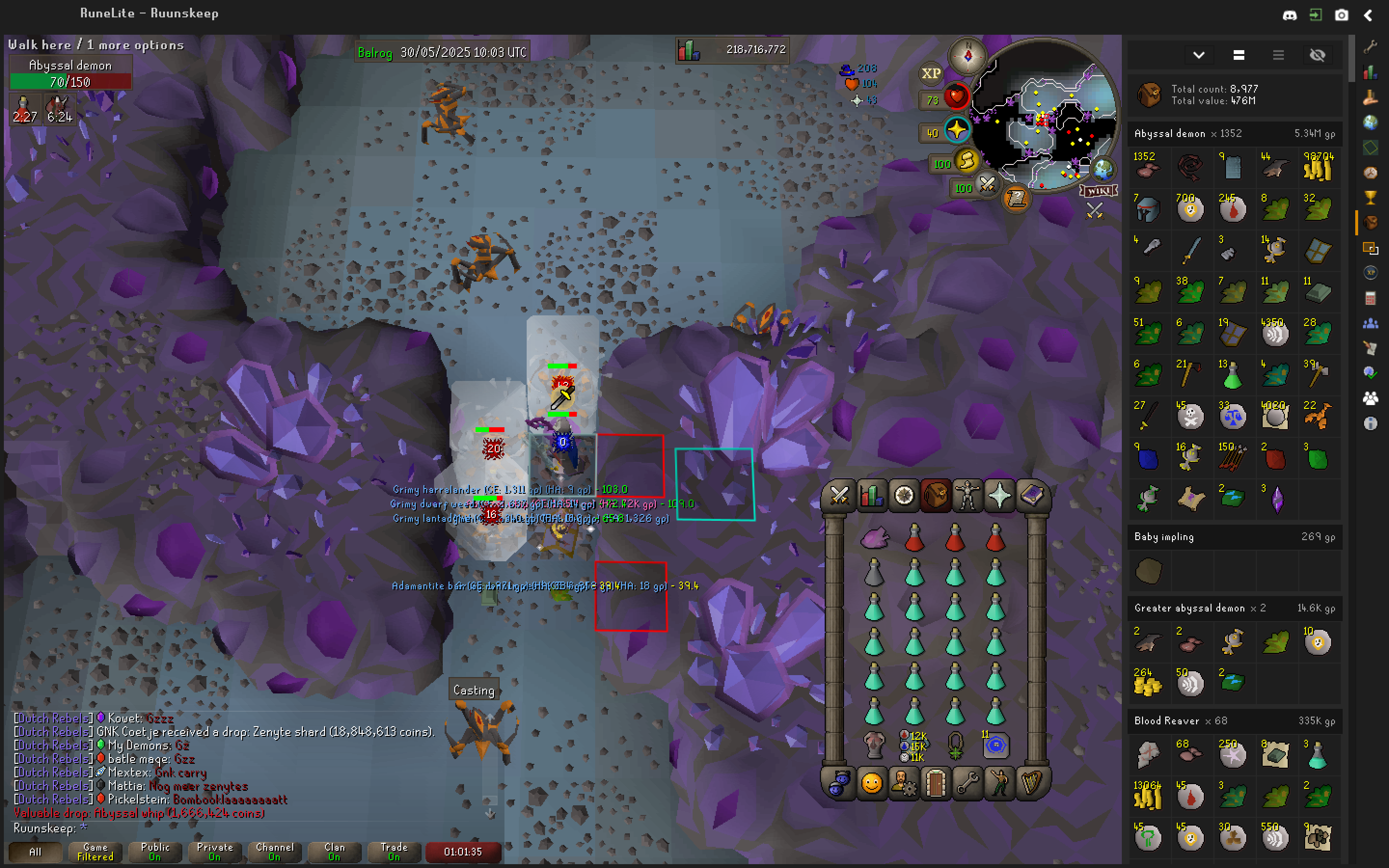Switch to the Worn Equipment tab
This screenshot has width=1389, height=868.
(967, 495)
